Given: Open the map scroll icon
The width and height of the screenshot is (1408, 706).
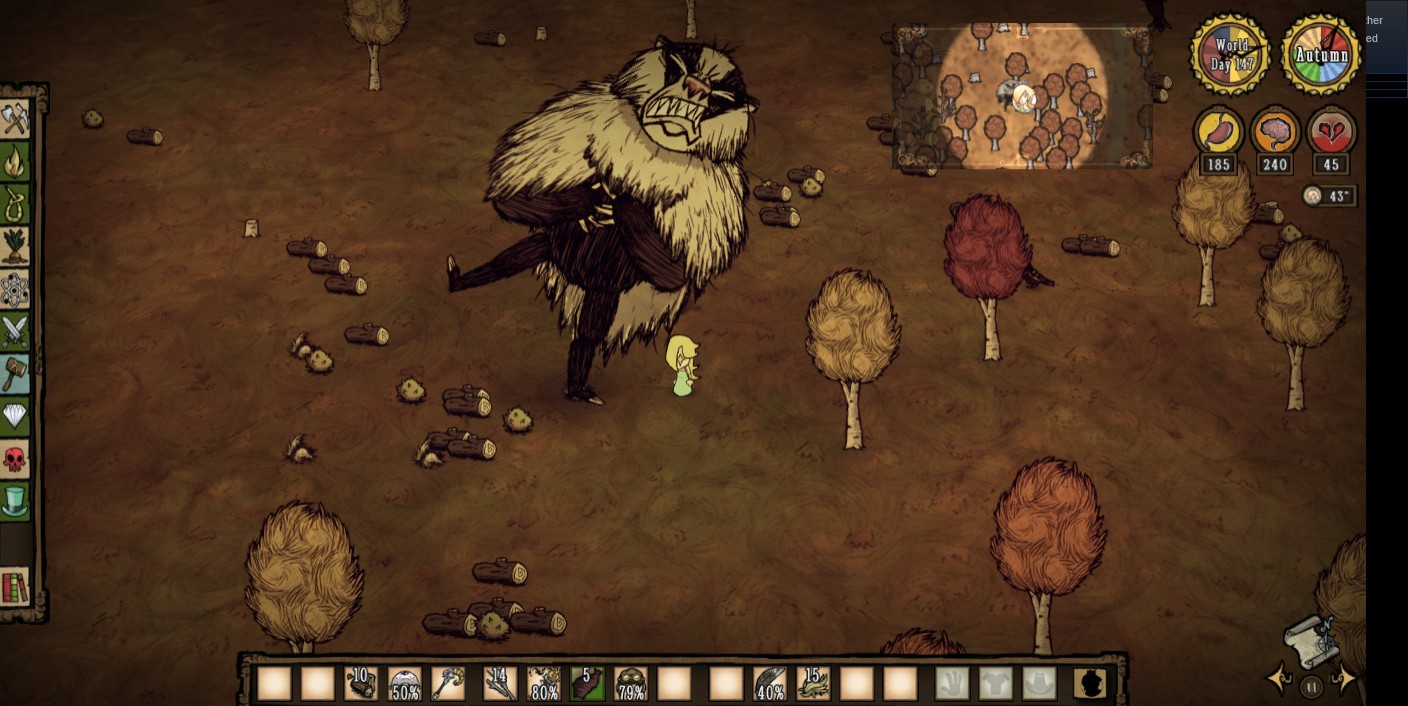Looking at the screenshot, I should click(1311, 640).
